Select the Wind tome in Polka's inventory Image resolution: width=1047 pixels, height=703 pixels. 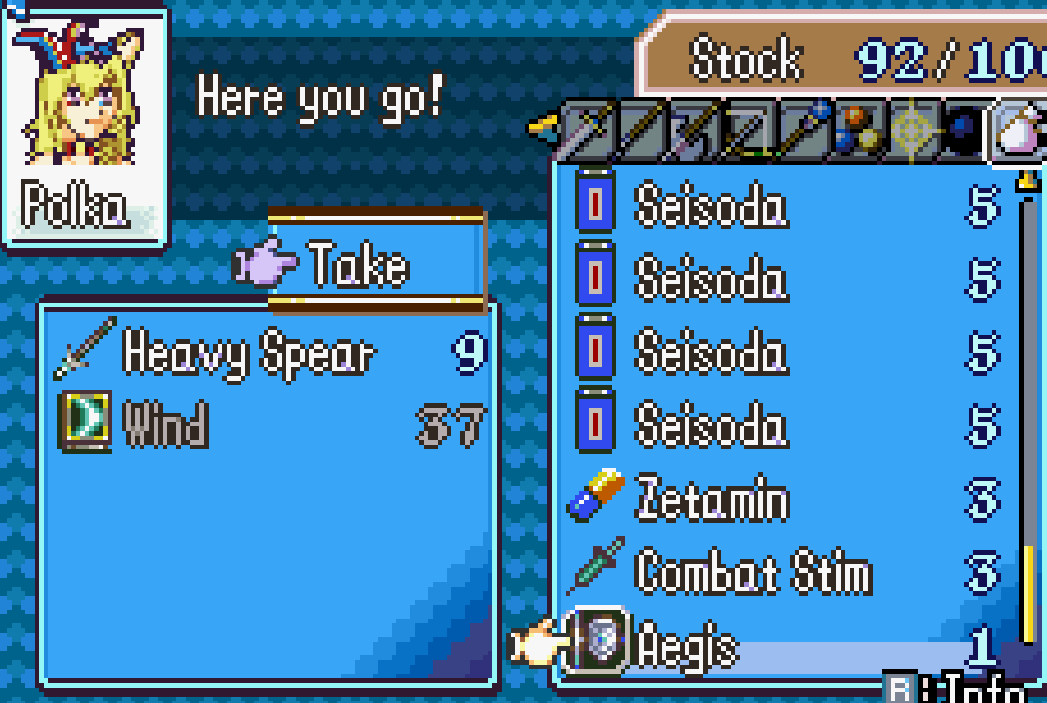coord(165,426)
